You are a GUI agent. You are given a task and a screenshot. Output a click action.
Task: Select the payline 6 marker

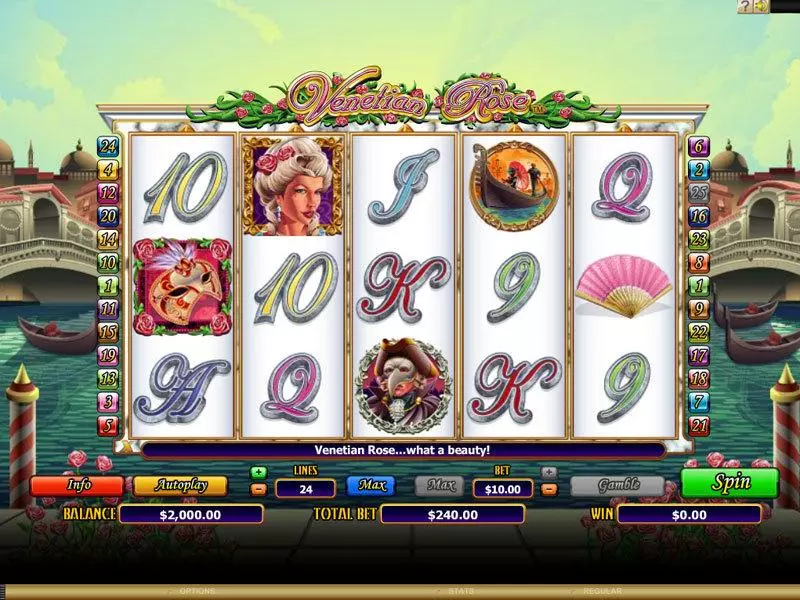click(699, 146)
